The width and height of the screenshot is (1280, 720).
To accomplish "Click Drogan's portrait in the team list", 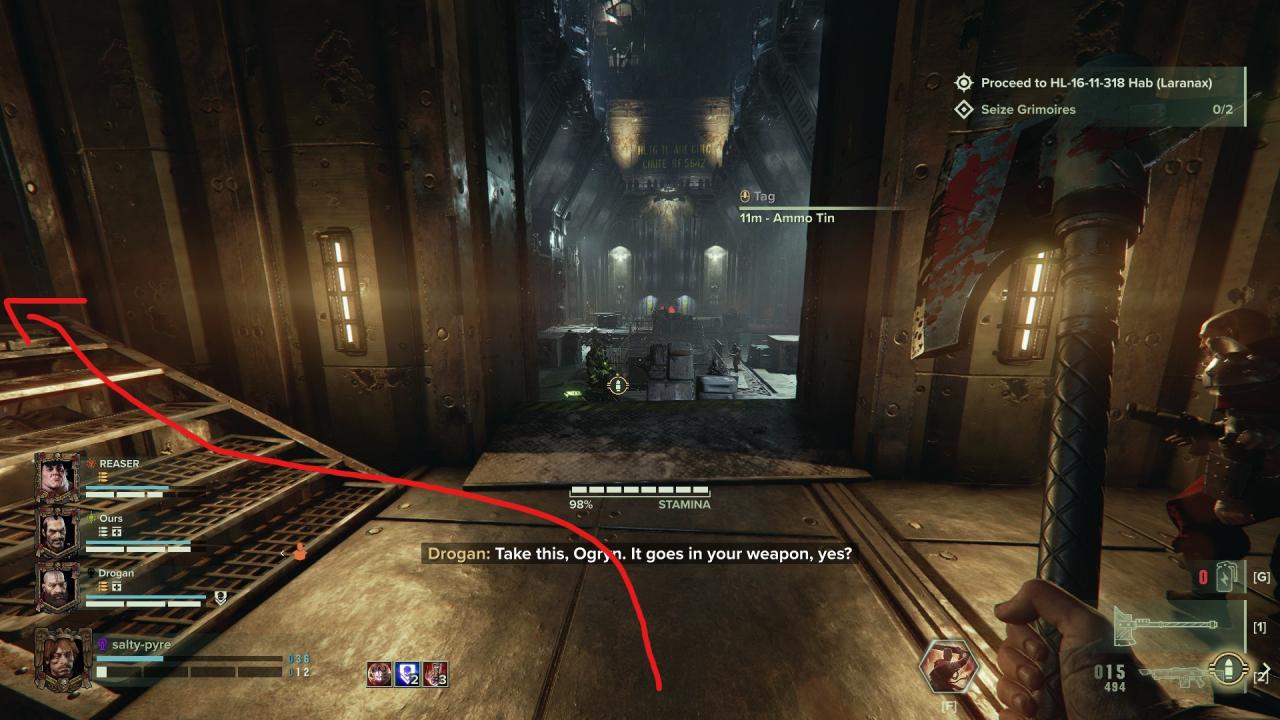I will [57, 586].
